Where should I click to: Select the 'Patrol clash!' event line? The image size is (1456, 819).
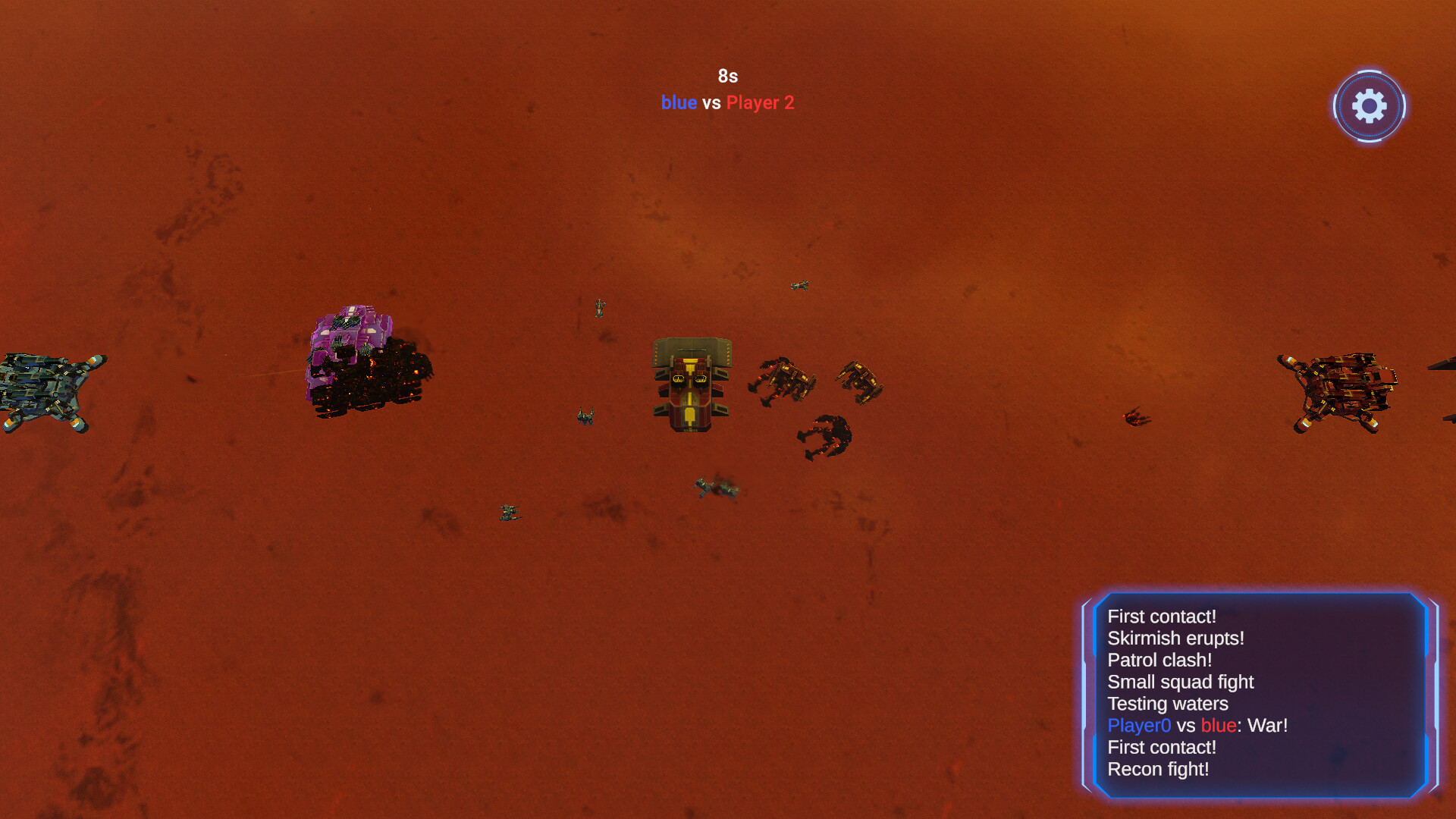click(1159, 661)
